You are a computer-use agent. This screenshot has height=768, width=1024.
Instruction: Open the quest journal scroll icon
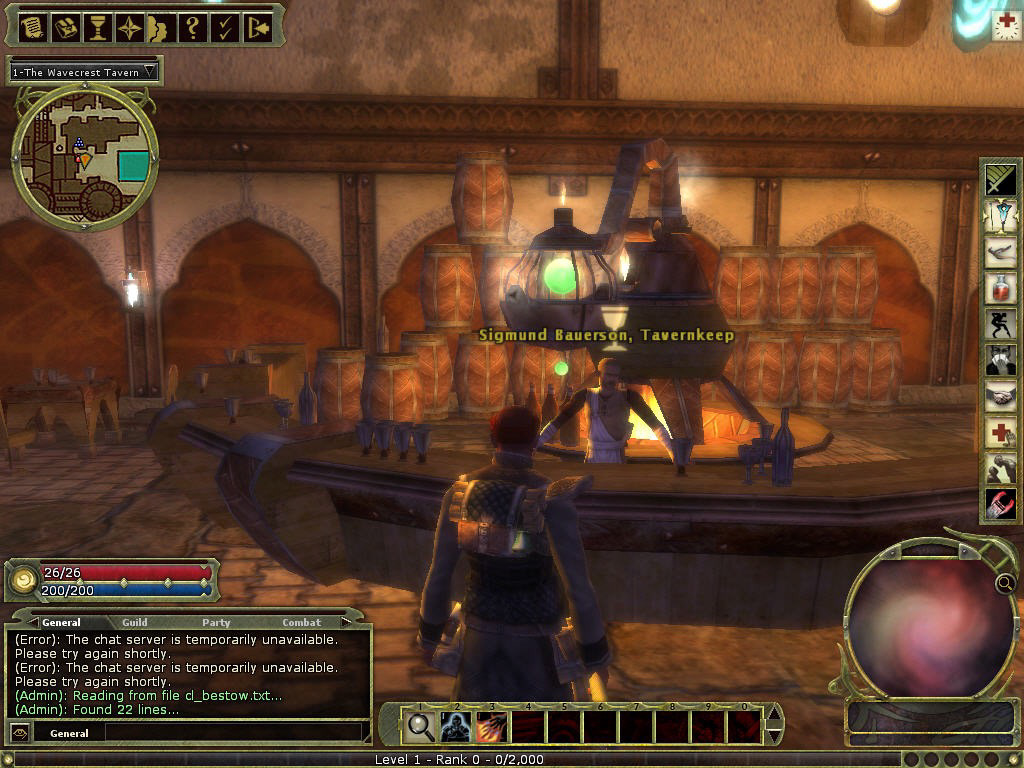pyautogui.click(x=31, y=27)
